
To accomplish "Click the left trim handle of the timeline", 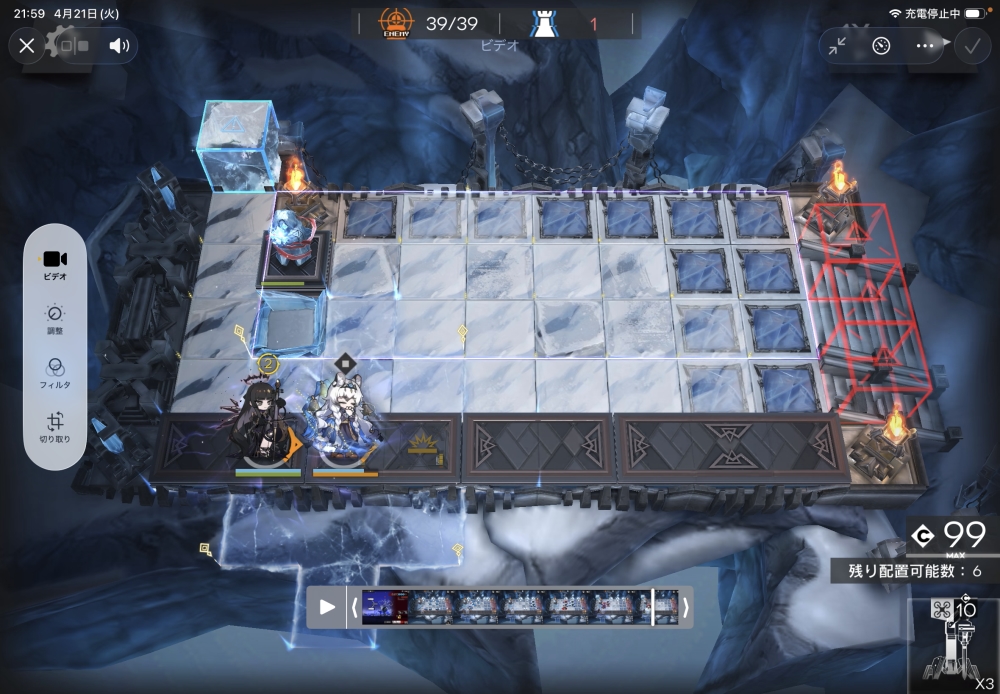I will coord(354,607).
